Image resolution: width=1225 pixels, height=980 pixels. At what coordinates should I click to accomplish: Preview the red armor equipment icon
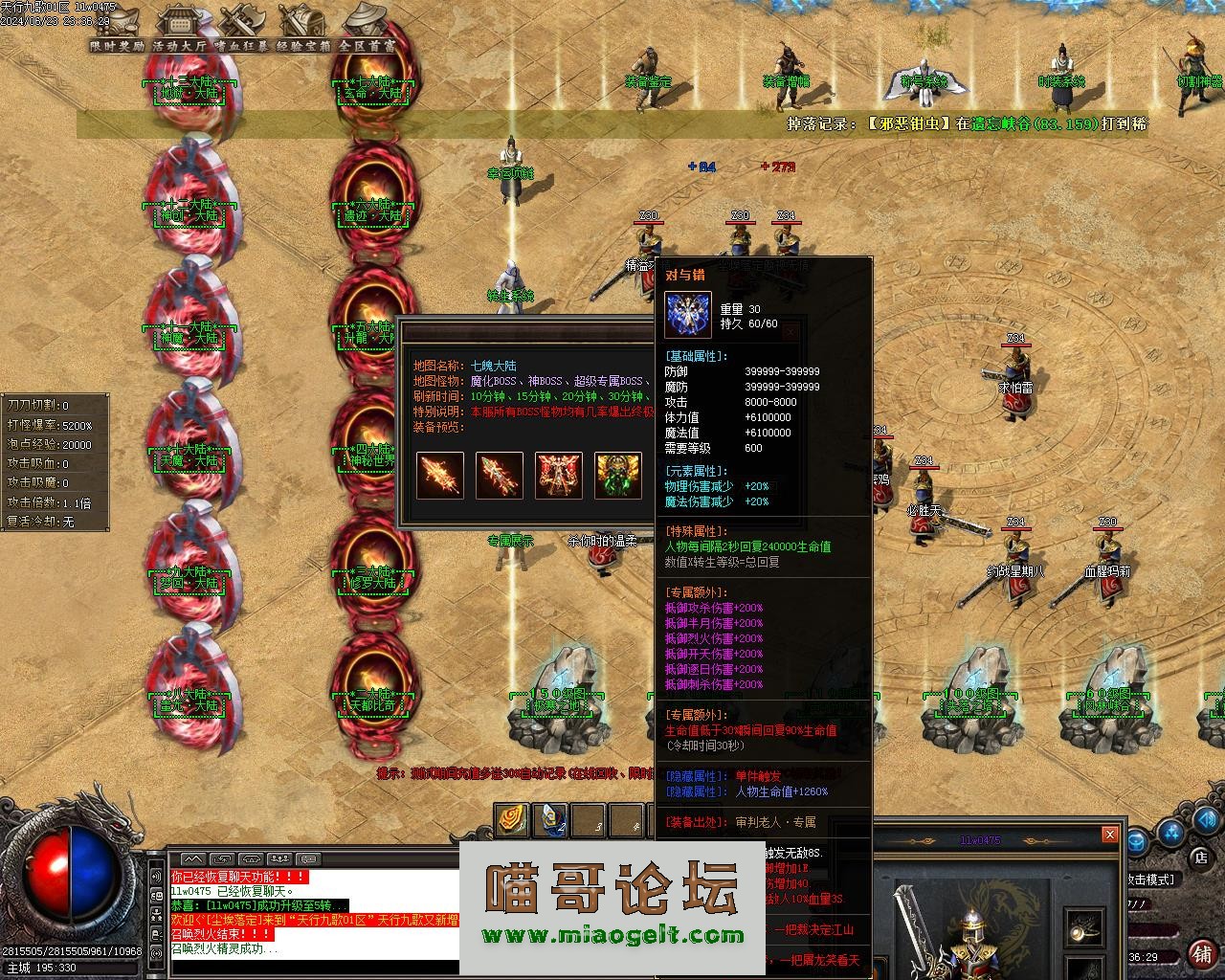click(x=559, y=476)
